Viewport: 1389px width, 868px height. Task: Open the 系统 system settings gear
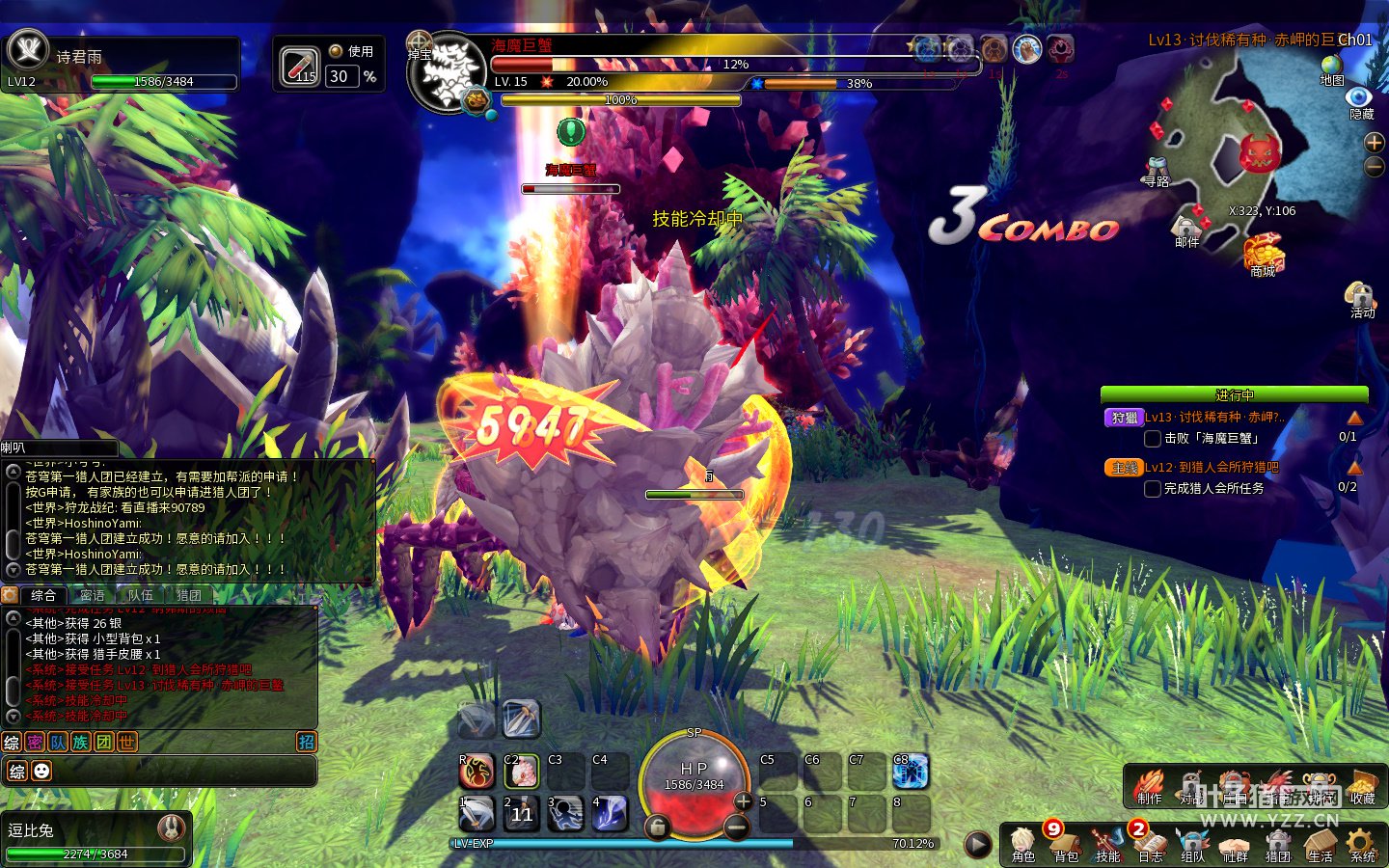(1362, 843)
